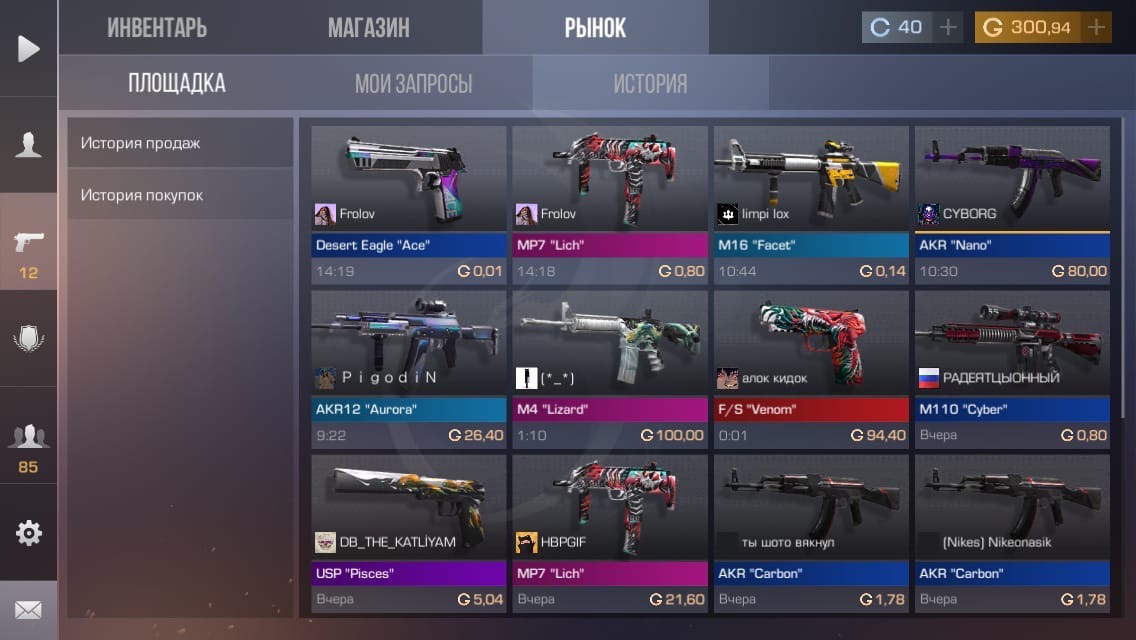The image size is (1136, 640).
Task: Add gold currency with plus button
Action: [1097, 27]
